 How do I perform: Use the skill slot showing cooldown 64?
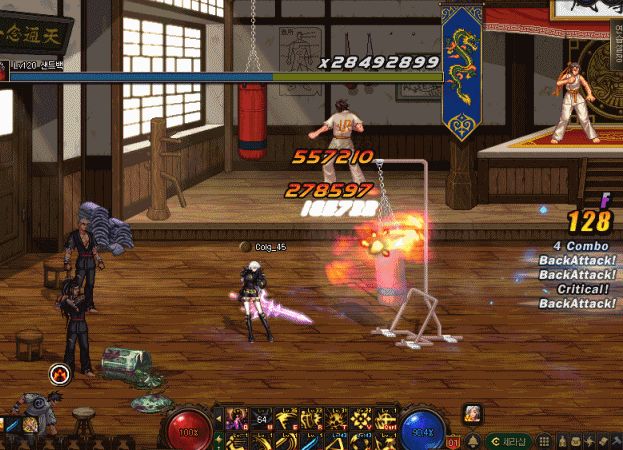(261, 417)
